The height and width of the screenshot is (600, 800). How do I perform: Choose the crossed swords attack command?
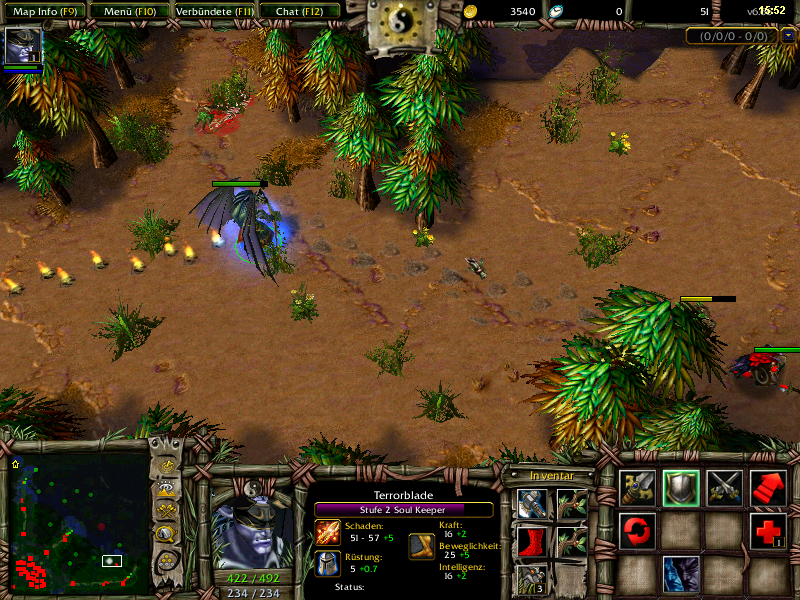click(x=724, y=487)
